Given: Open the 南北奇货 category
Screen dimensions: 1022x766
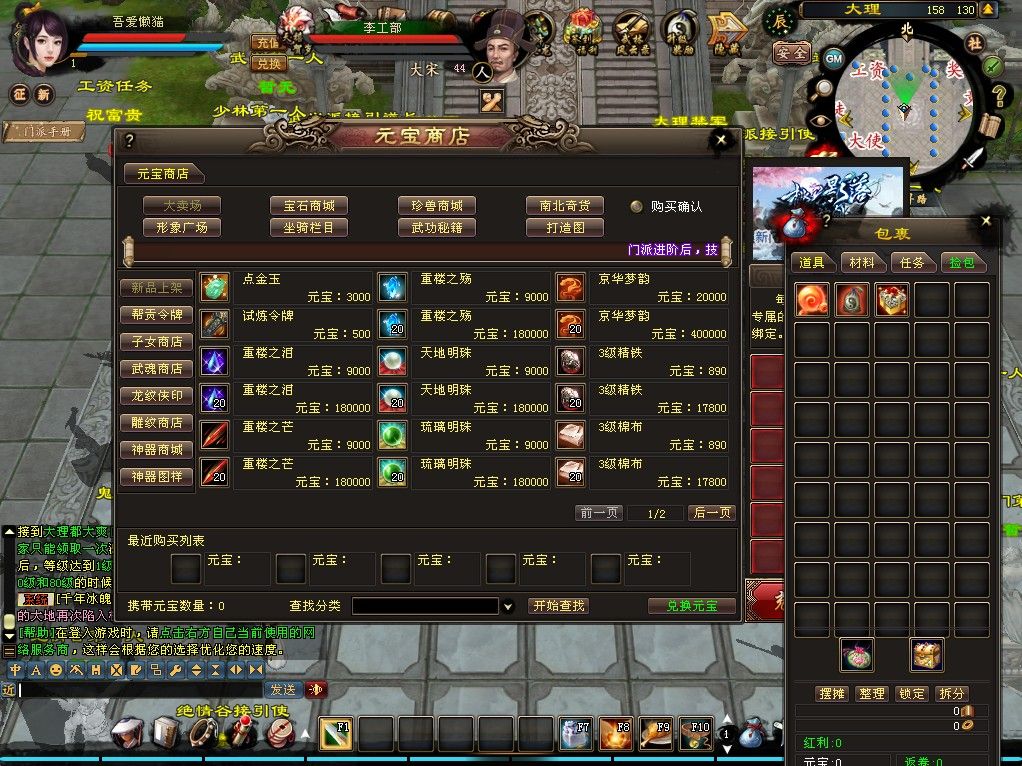Looking at the screenshot, I should 564,205.
